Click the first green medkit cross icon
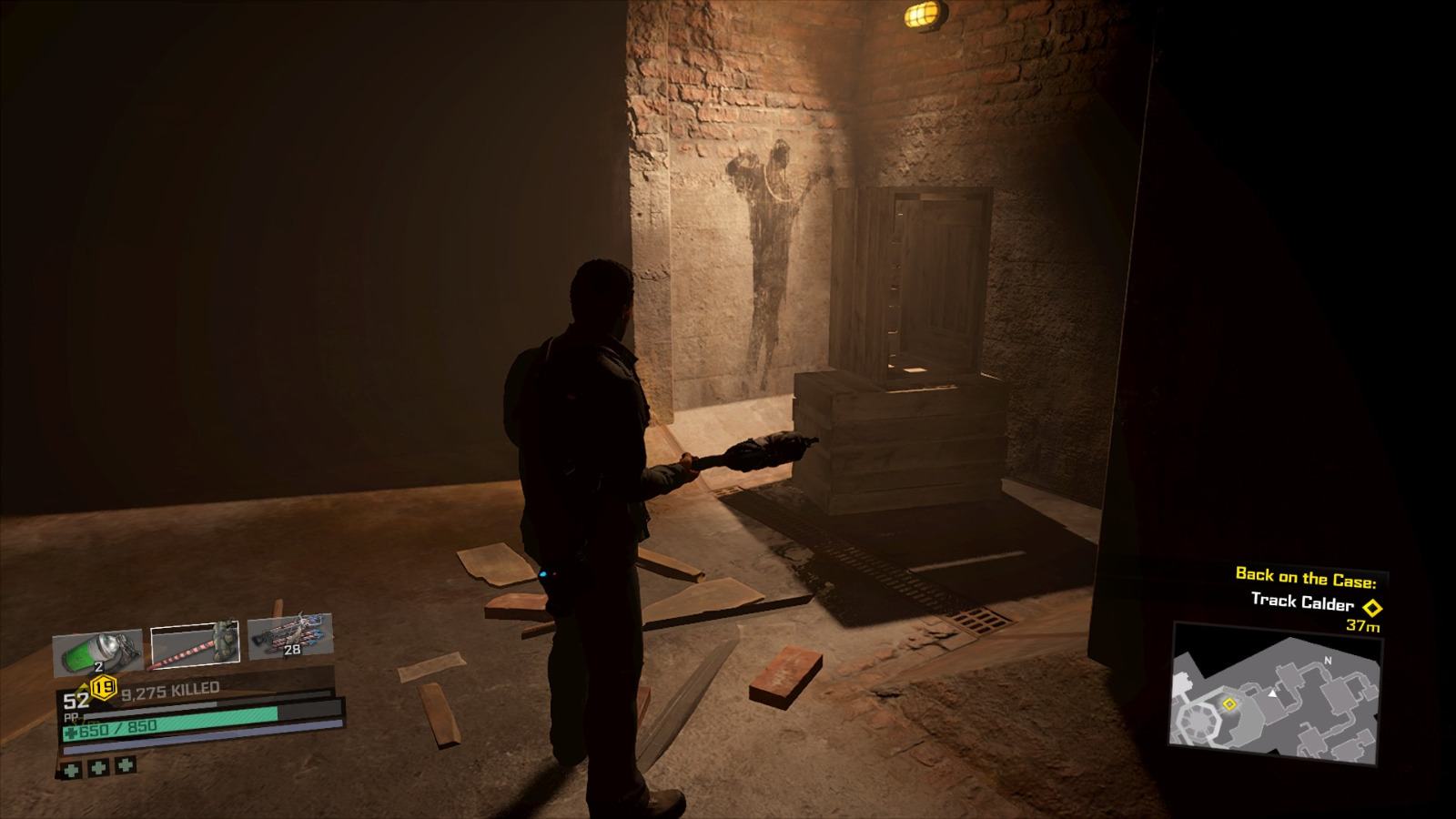Screen dimensions: 1456x819 [70, 768]
